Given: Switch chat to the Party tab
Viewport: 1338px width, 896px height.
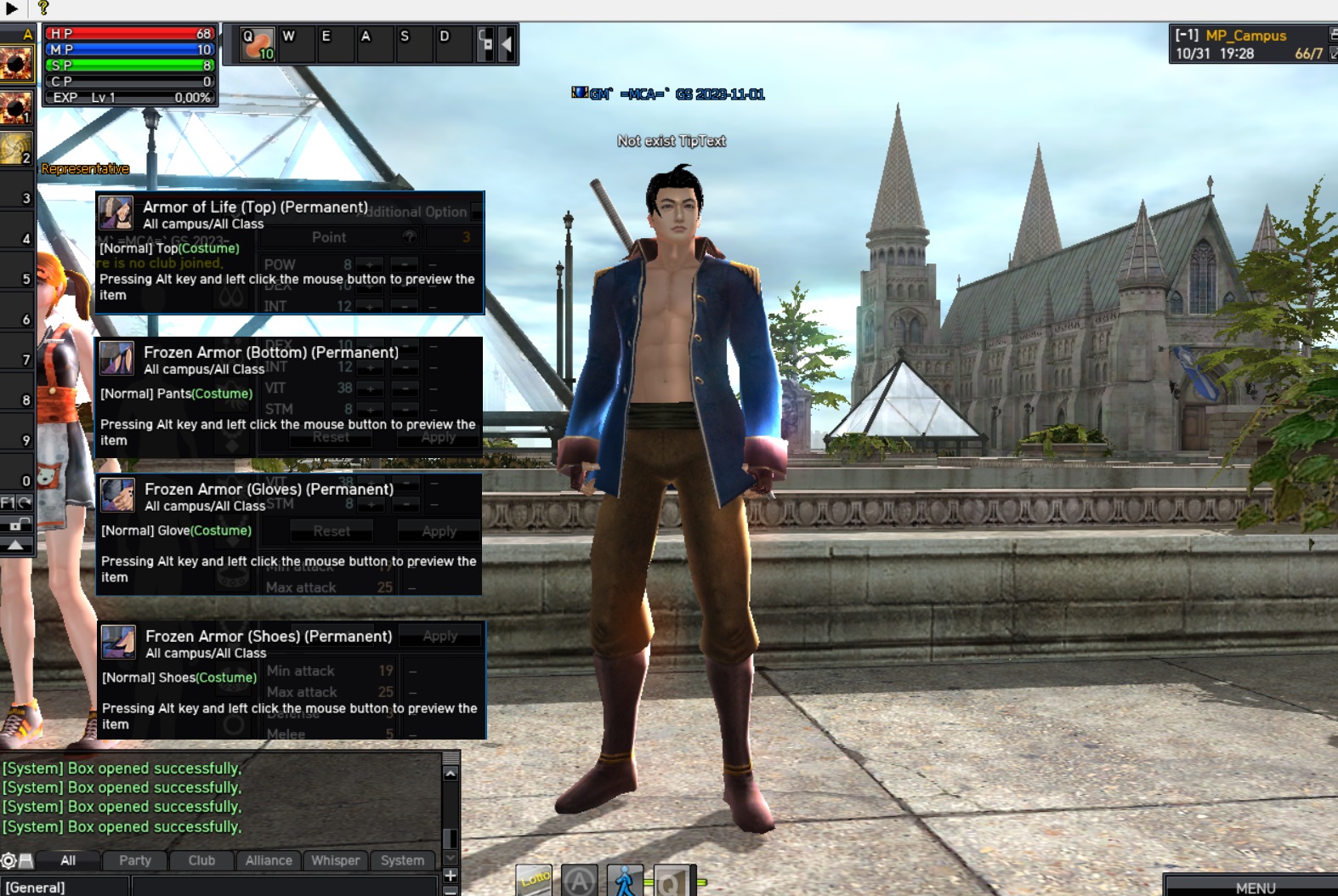Looking at the screenshot, I should [x=135, y=860].
